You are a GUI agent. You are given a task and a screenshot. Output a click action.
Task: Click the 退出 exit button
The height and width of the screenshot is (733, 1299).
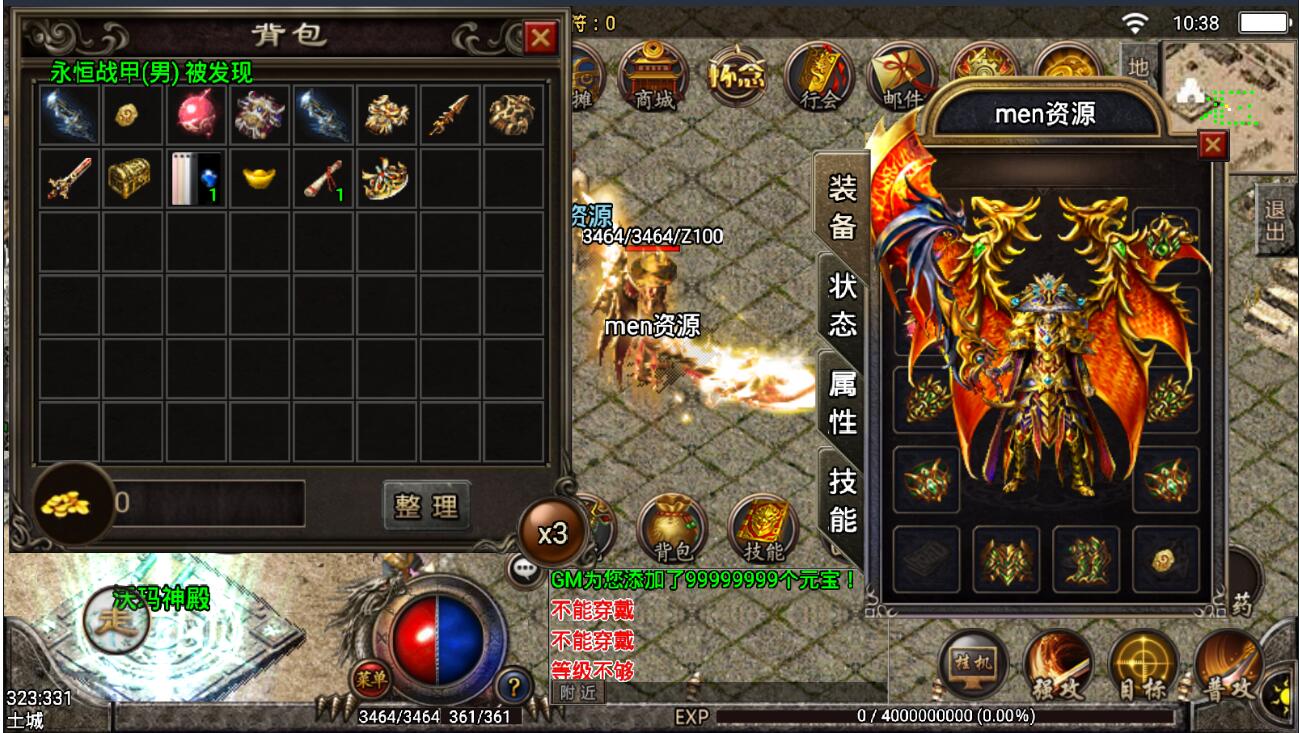tap(1274, 218)
